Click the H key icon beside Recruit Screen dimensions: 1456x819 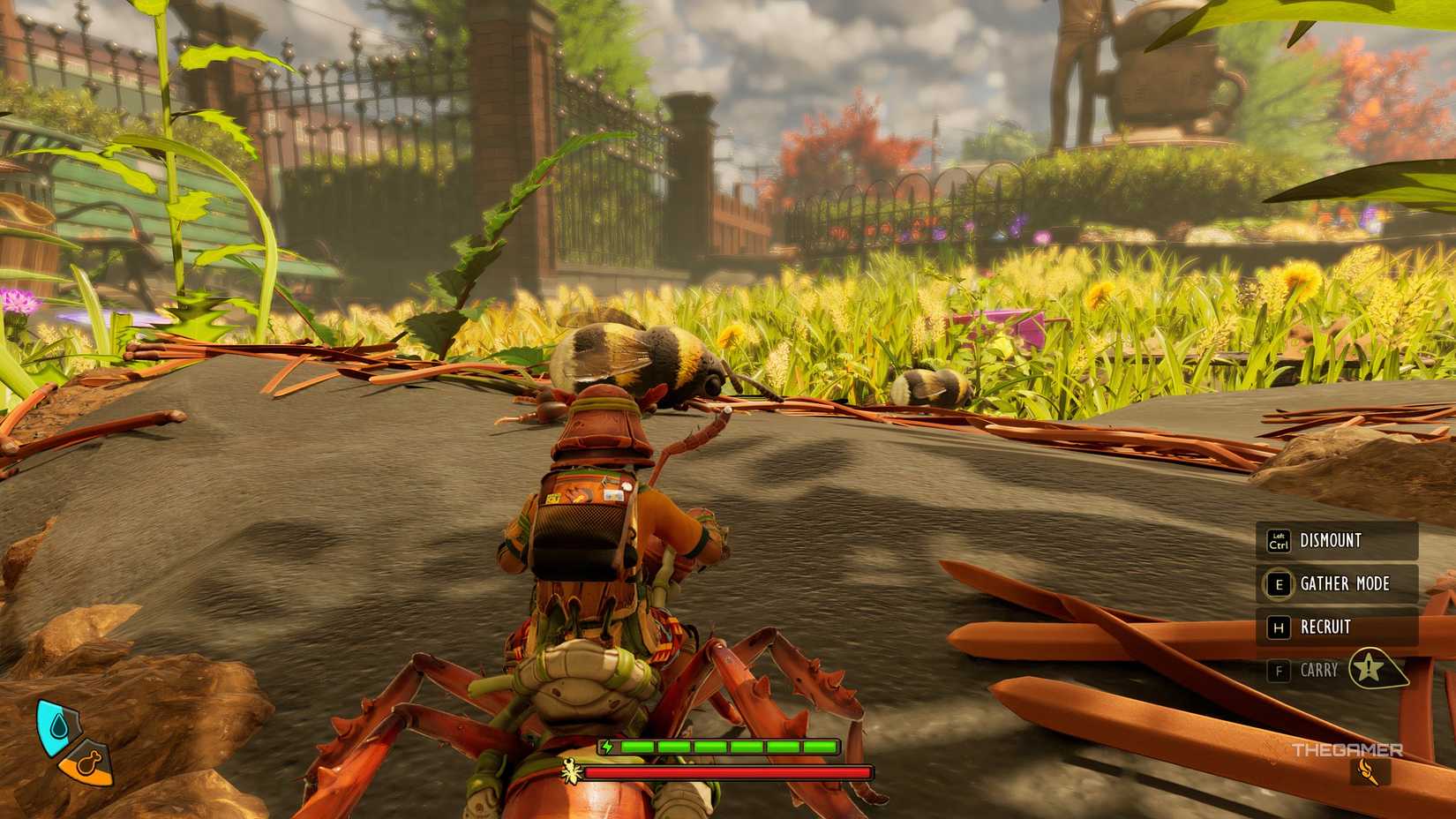1279,627
